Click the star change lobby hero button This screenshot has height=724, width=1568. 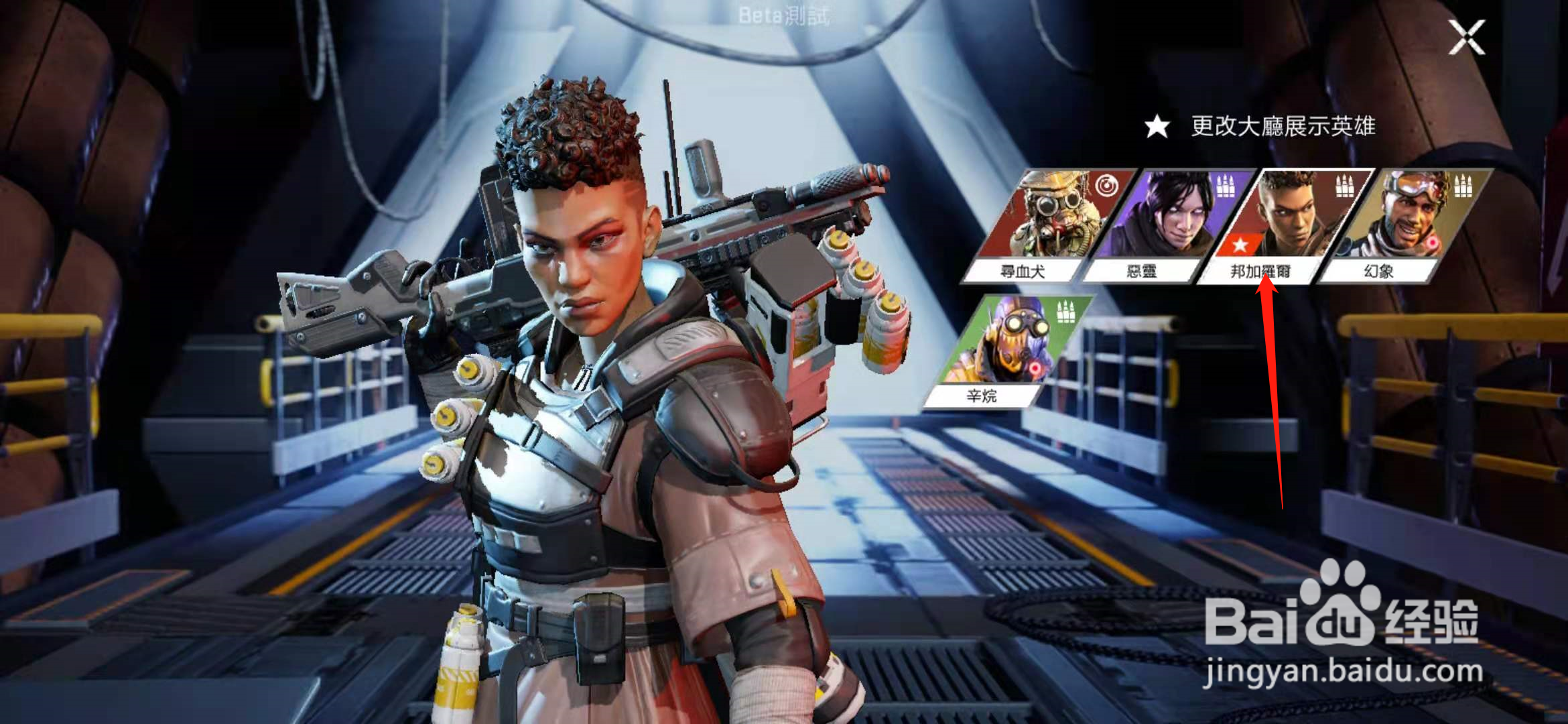[x=1157, y=127]
